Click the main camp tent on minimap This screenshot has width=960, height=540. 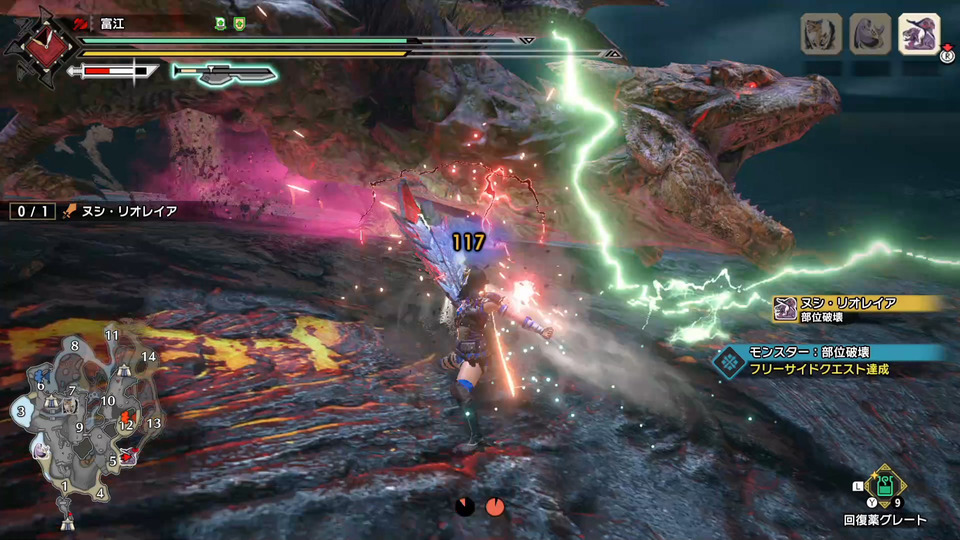pyautogui.click(x=67, y=523)
